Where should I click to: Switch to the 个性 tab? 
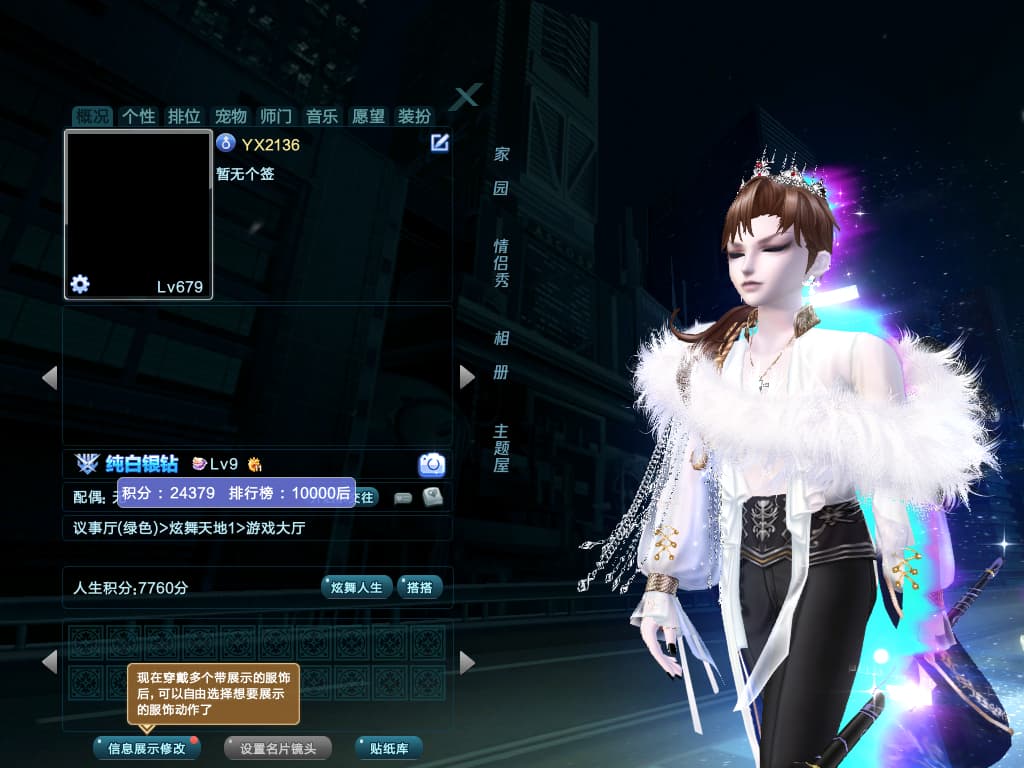coord(138,116)
